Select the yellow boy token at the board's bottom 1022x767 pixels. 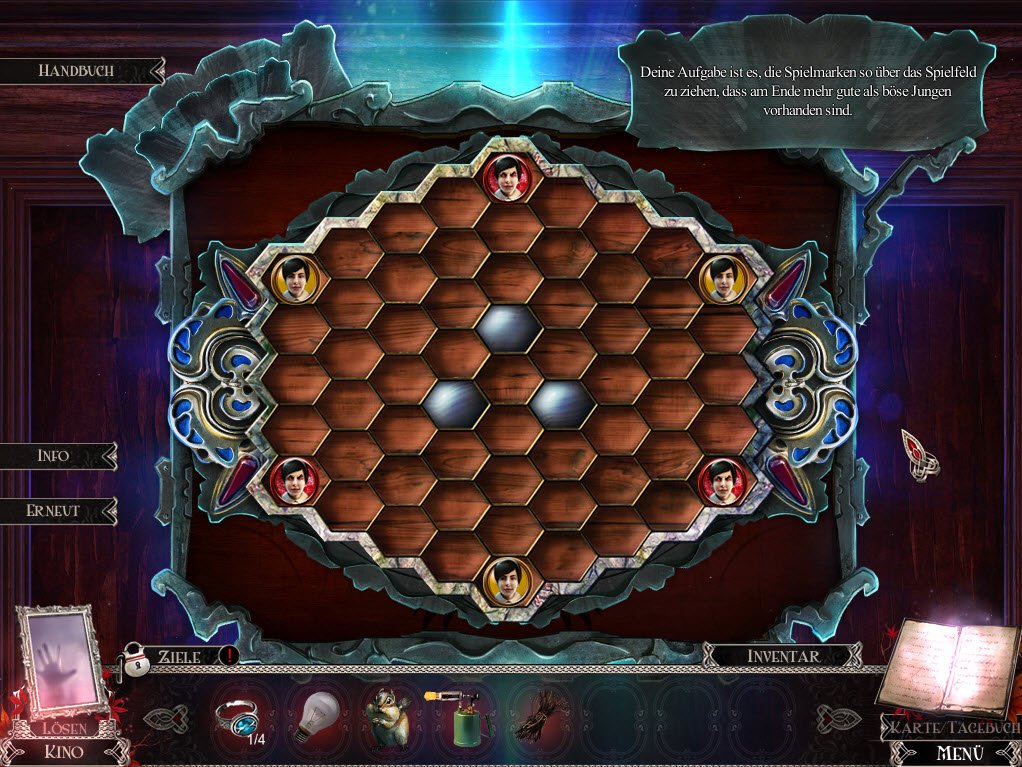pos(507,580)
